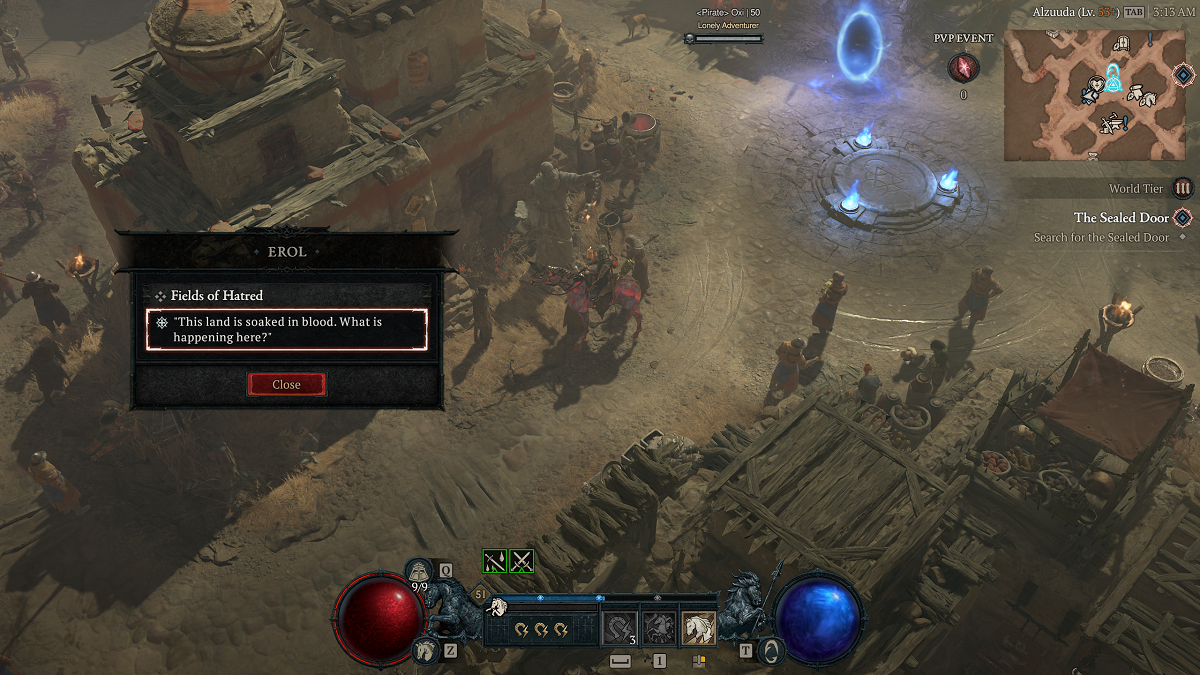Click the PvP Event red shard icon
Image resolution: width=1200 pixels, height=675 pixels.
tap(963, 68)
